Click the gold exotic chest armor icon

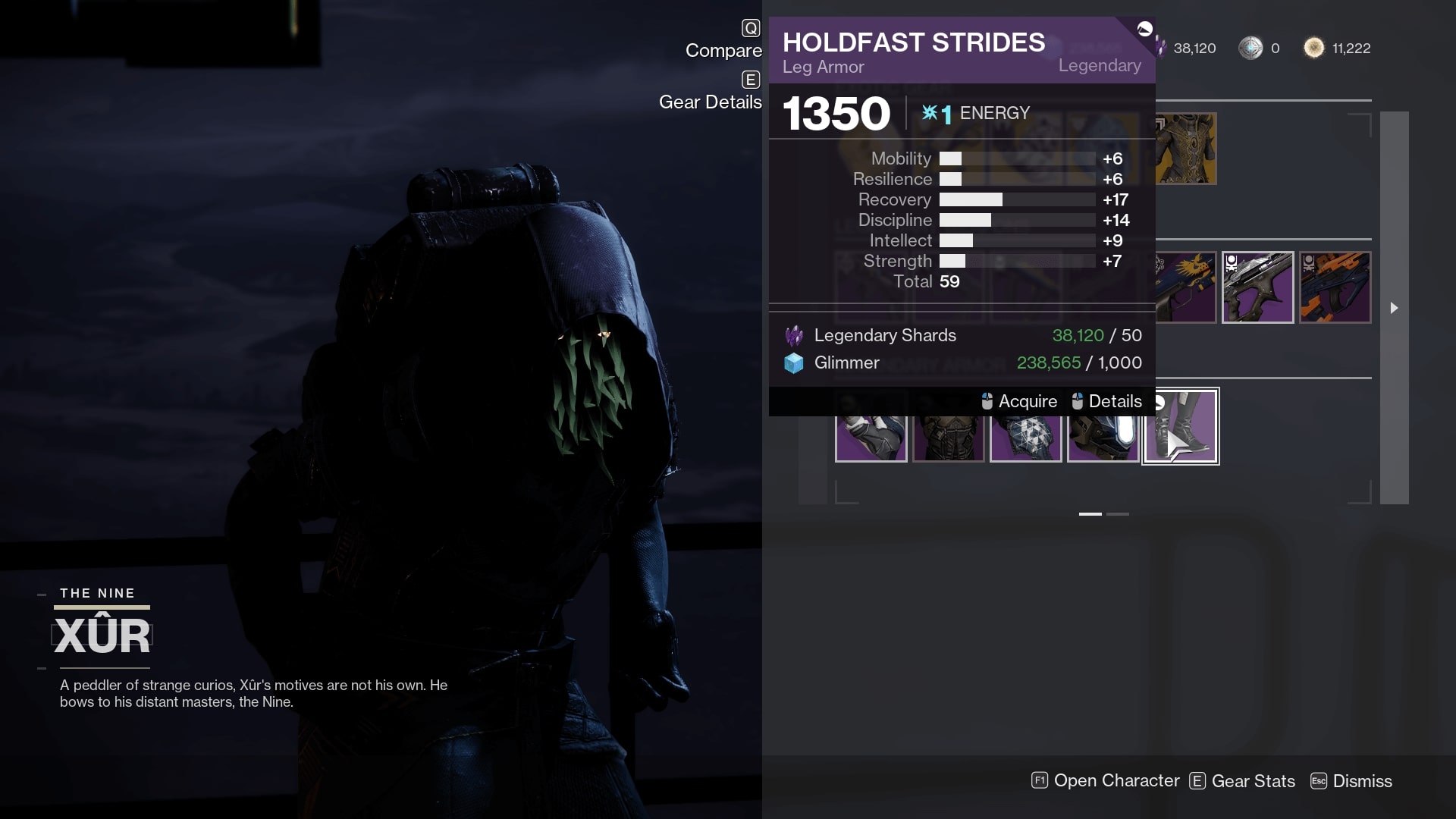[1185, 149]
